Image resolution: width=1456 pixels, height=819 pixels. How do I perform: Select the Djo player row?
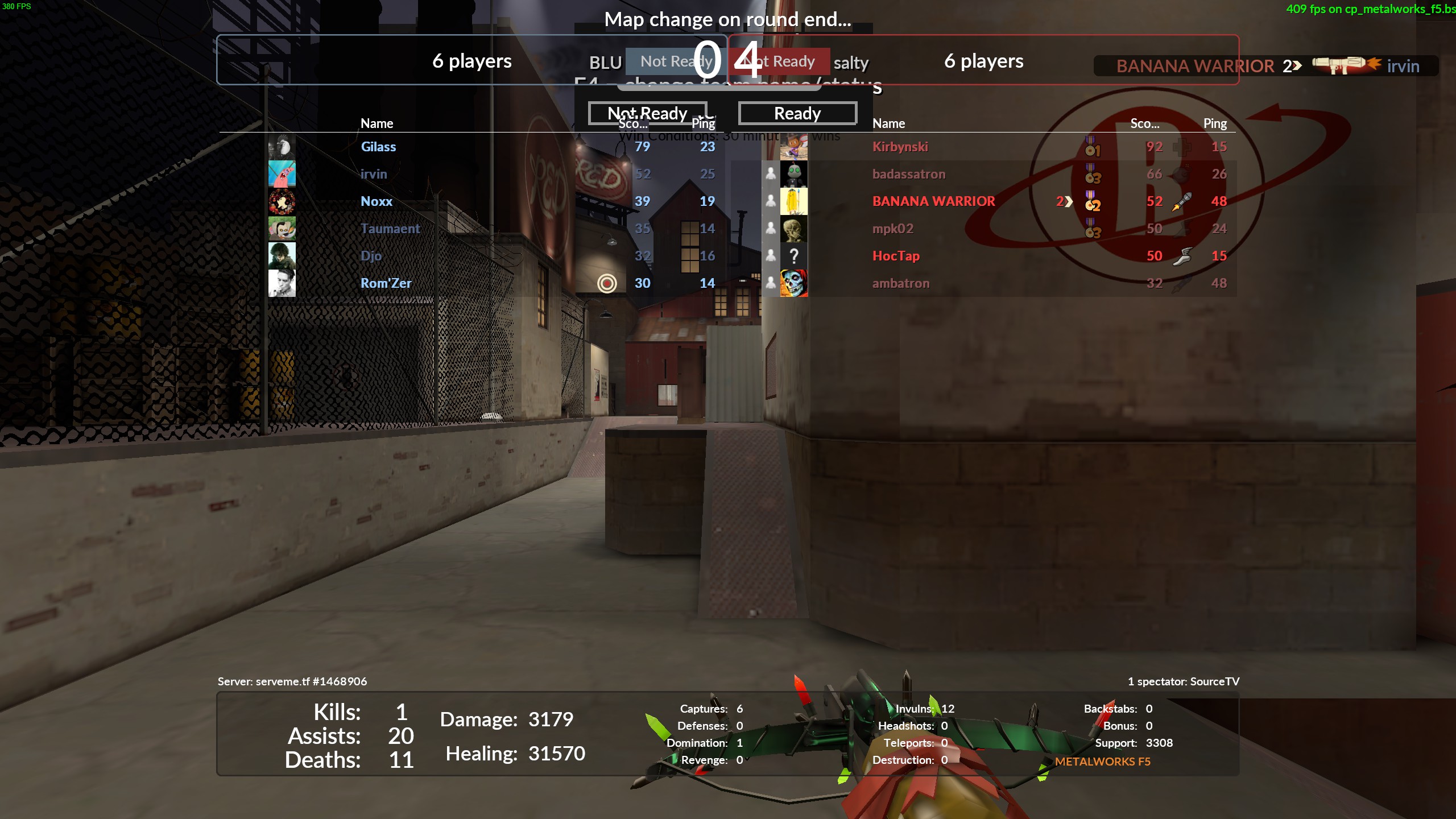371,256
